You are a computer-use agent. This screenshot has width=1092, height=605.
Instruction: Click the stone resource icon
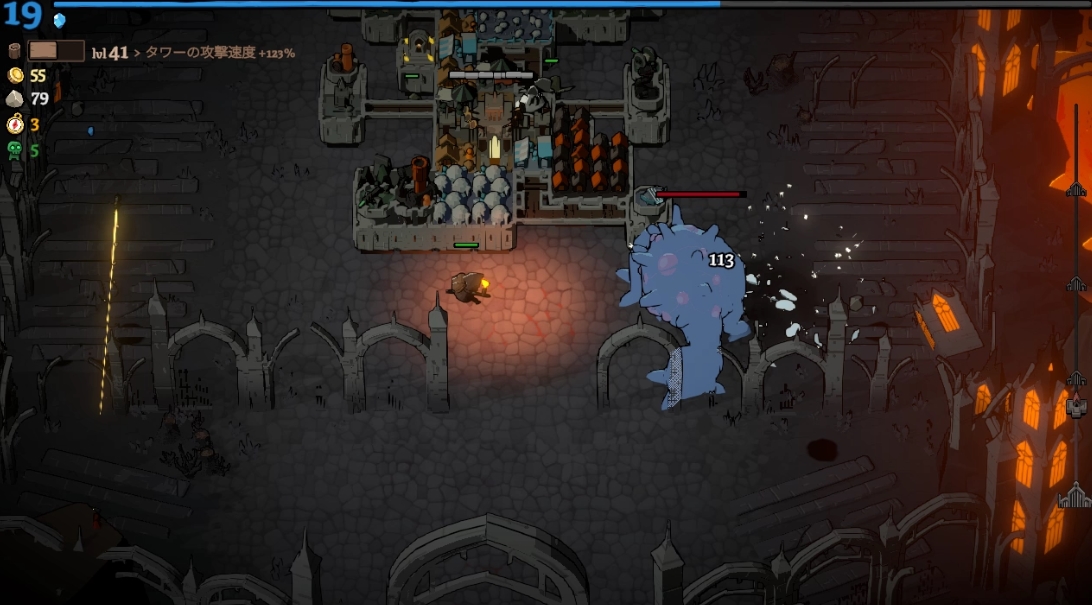pos(15,98)
